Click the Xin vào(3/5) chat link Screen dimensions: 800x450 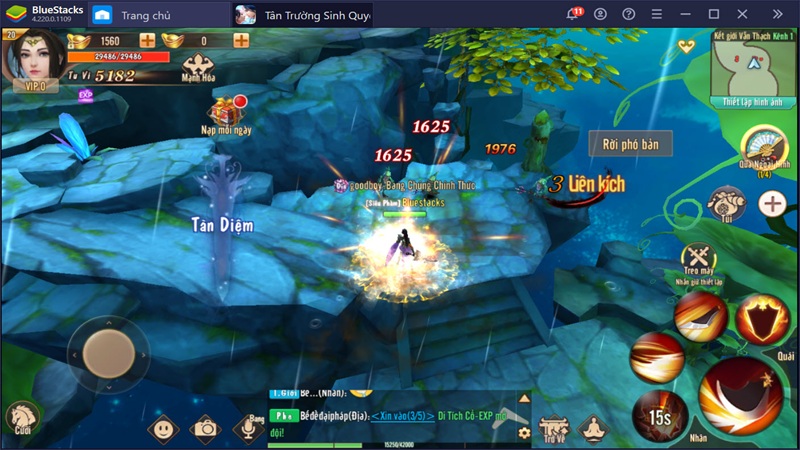pos(403,416)
